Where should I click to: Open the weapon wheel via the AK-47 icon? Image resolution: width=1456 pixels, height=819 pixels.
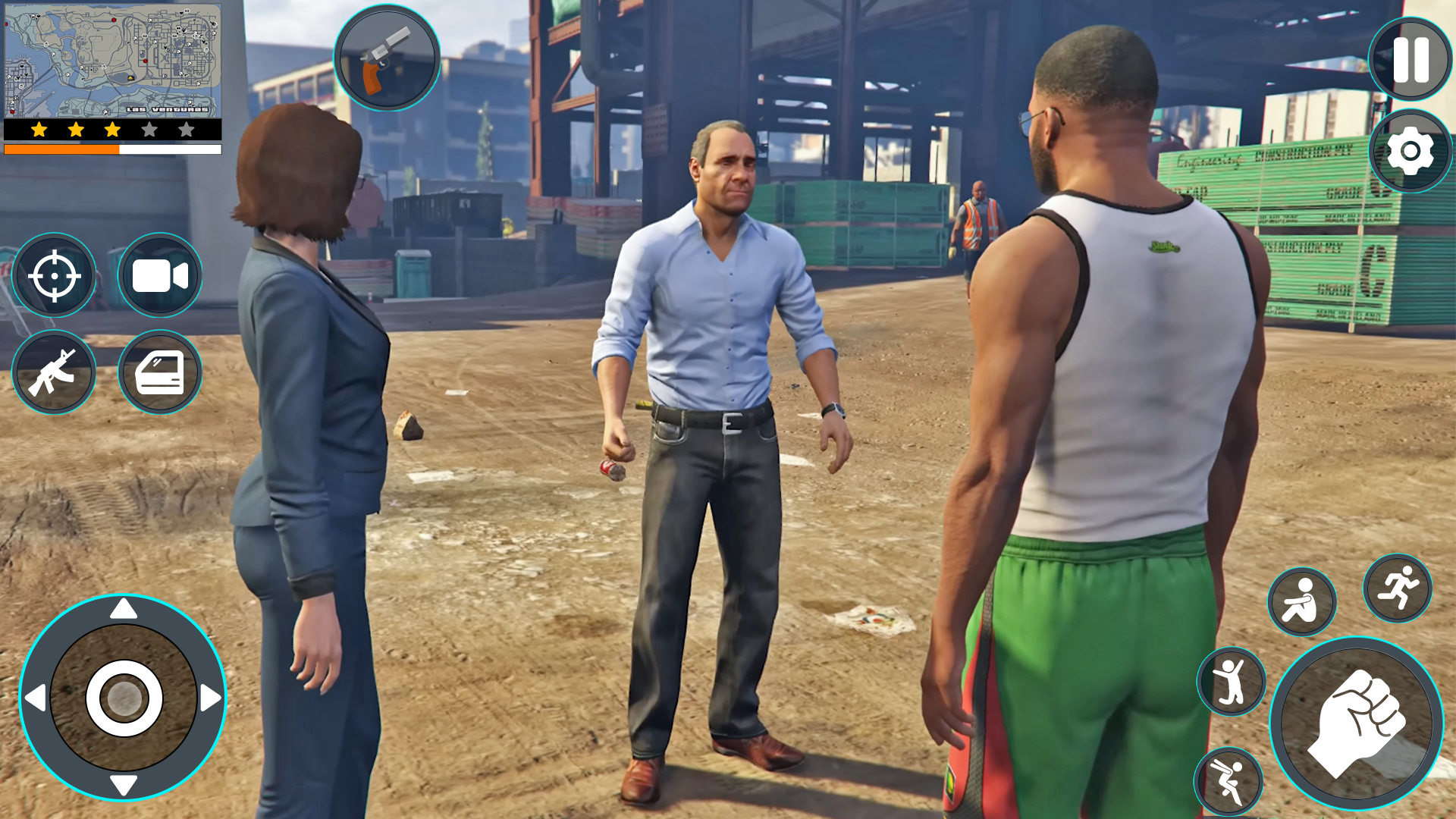[x=54, y=372]
